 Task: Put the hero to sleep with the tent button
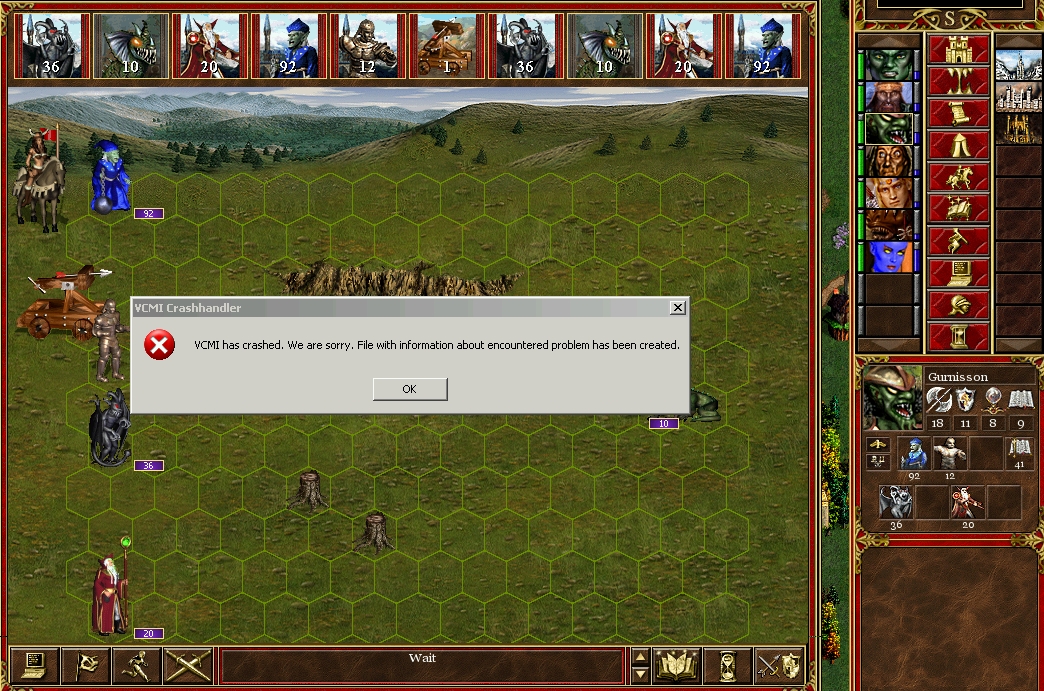pos(958,145)
